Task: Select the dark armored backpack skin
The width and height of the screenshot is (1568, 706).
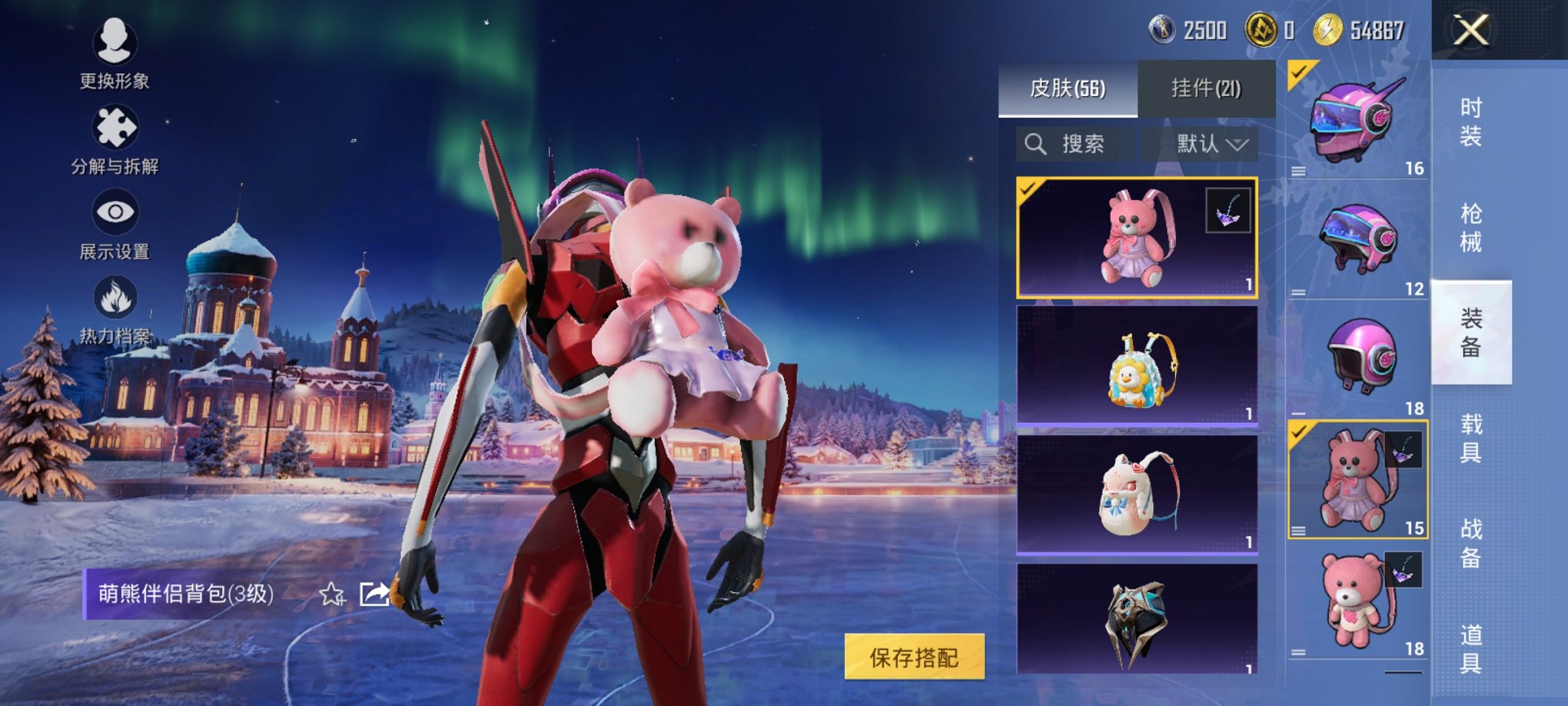Action: (1137, 620)
